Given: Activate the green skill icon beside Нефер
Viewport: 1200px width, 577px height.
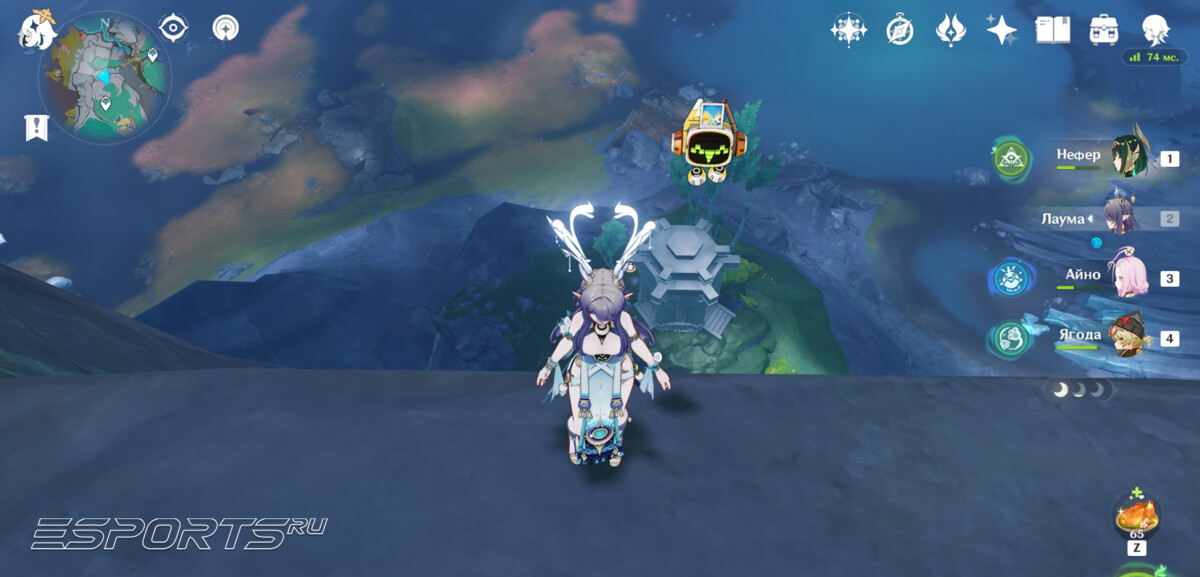Looking at the screenshot, I should [x=1011, y=158].
